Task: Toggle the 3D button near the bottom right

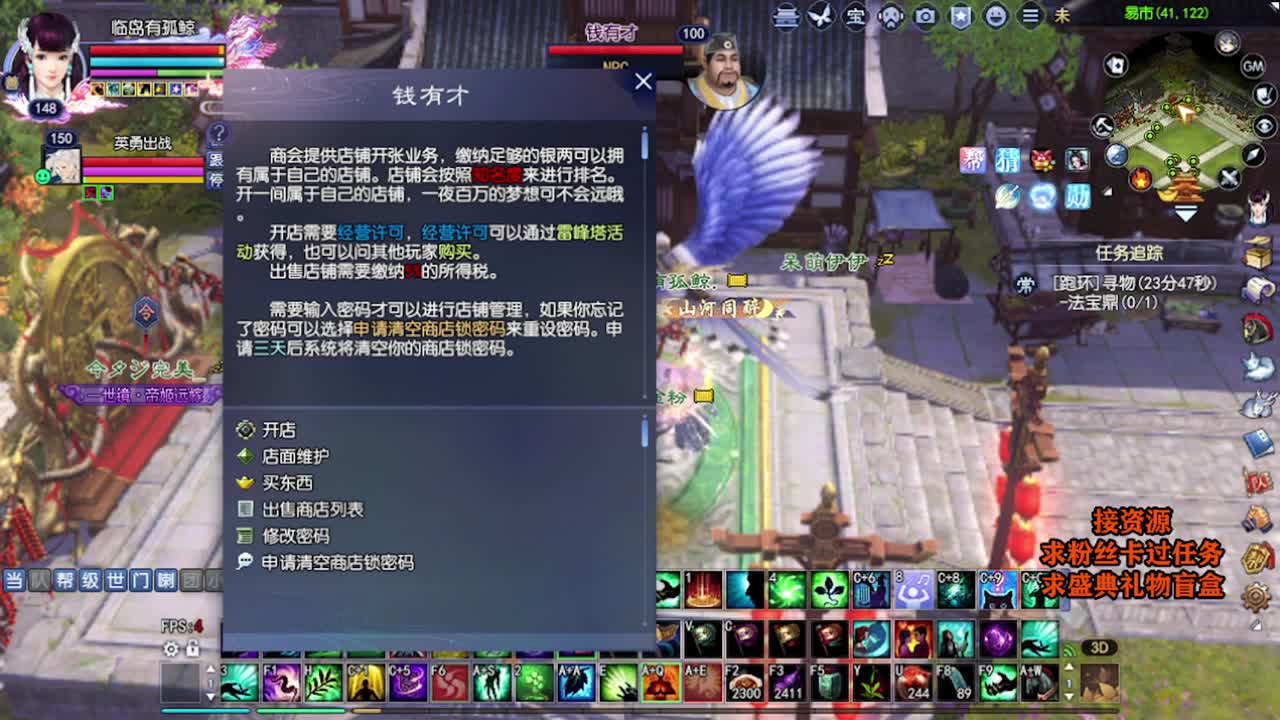Action: pyautogui.click(x=1100, y=647)
